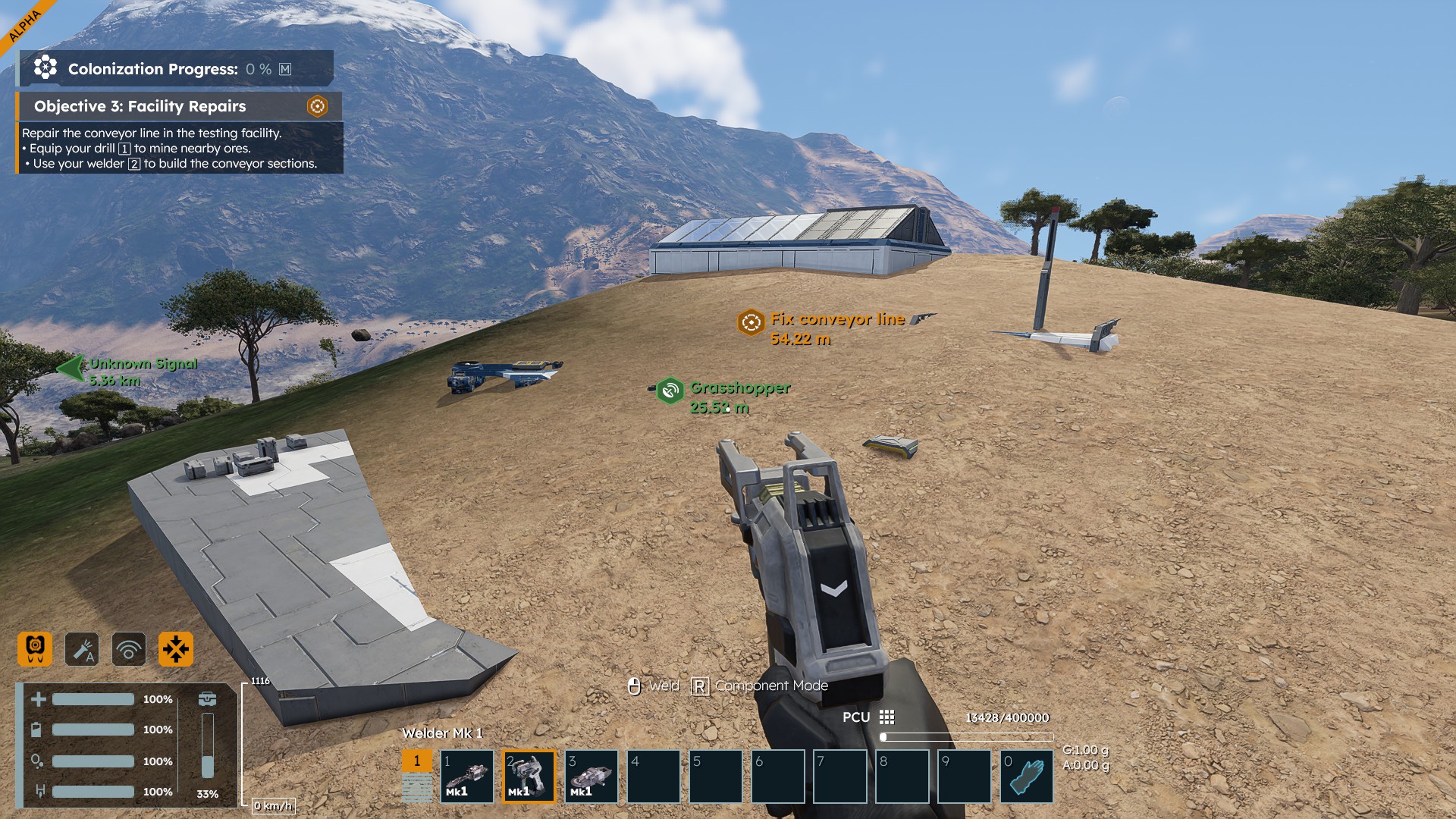The height and width of the screenshot is (819, 1456).
Task: Click the orange objective target icon
Action: (x=317, y=106)
